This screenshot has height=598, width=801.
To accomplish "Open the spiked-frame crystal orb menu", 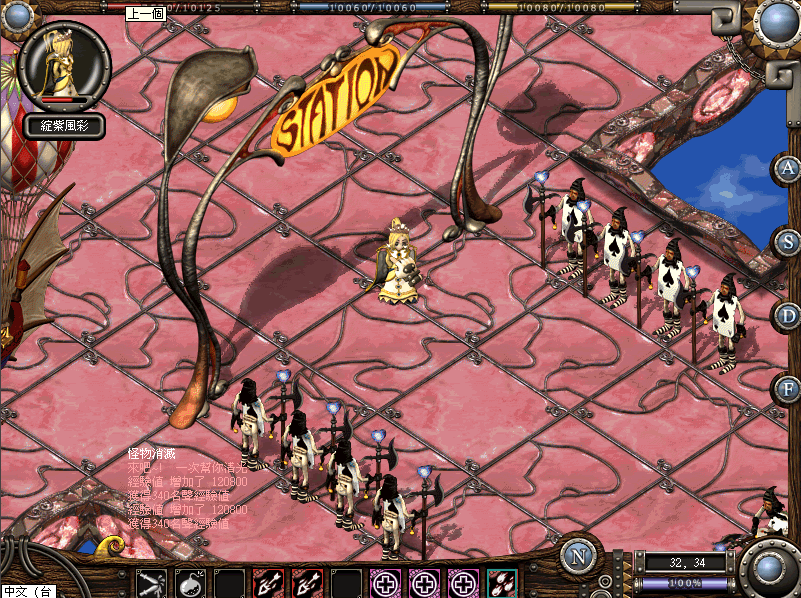I will (775, 22).
